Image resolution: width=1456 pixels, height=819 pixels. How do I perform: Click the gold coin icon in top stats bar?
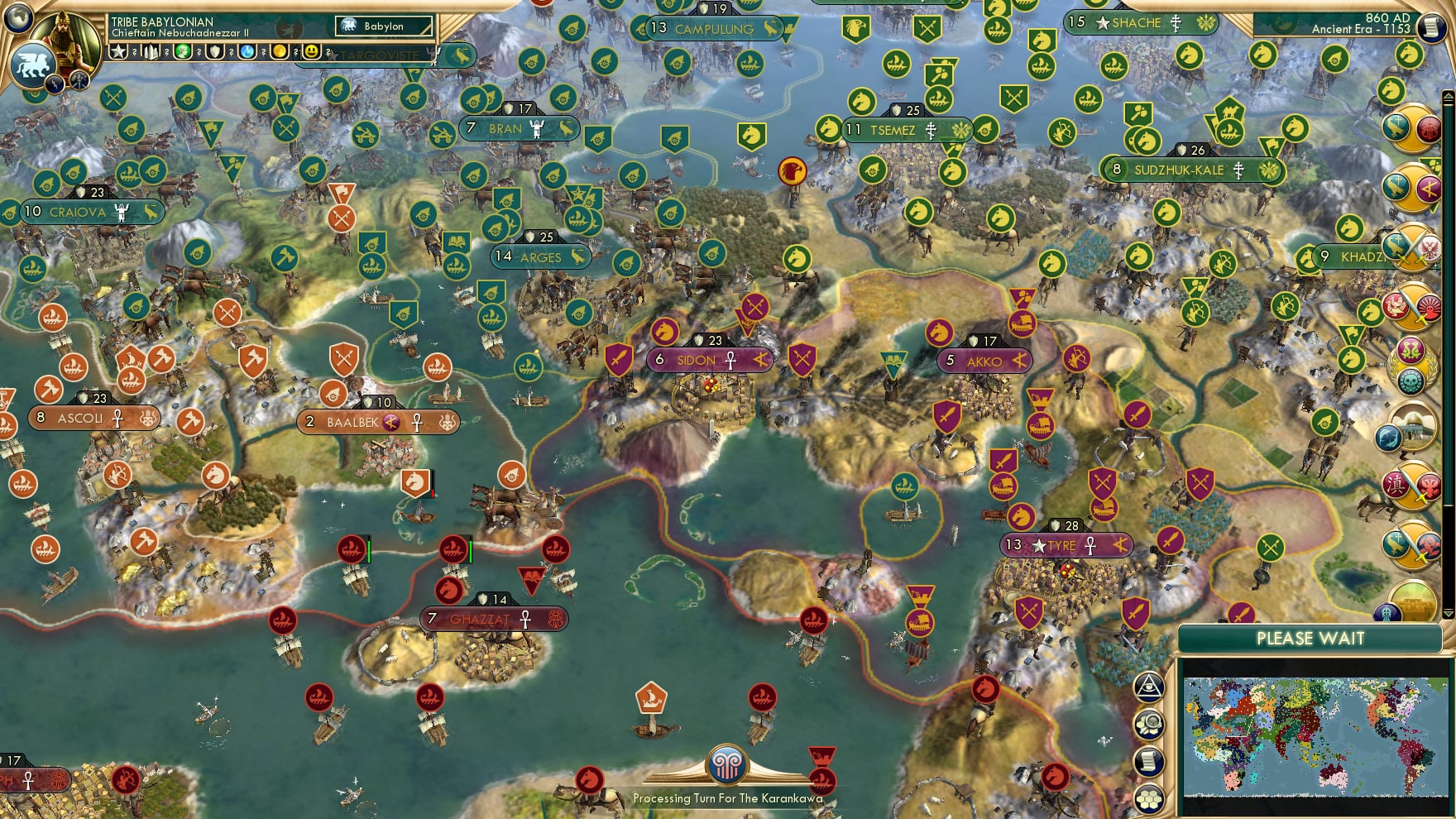click(281, 51)
